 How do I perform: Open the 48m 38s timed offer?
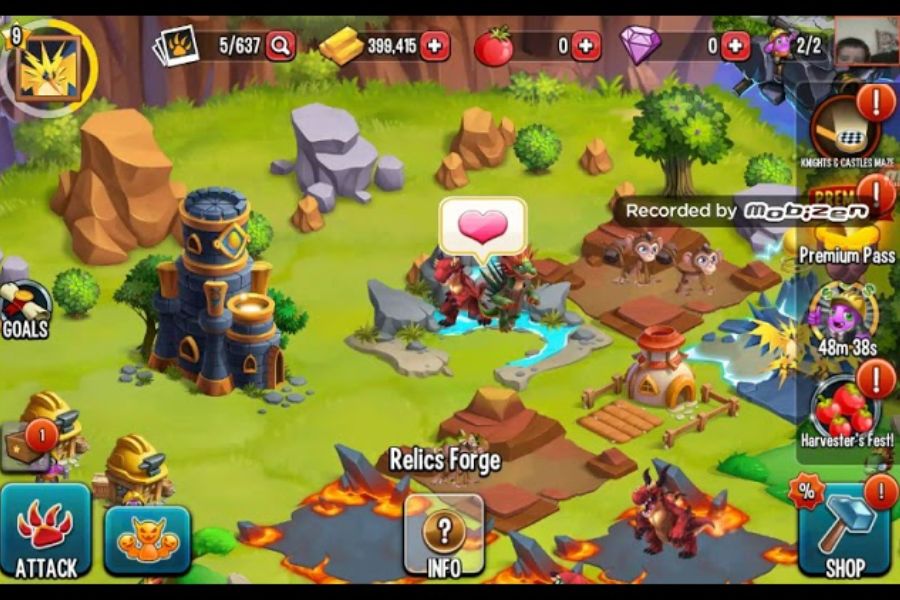(x=845, y=315)
